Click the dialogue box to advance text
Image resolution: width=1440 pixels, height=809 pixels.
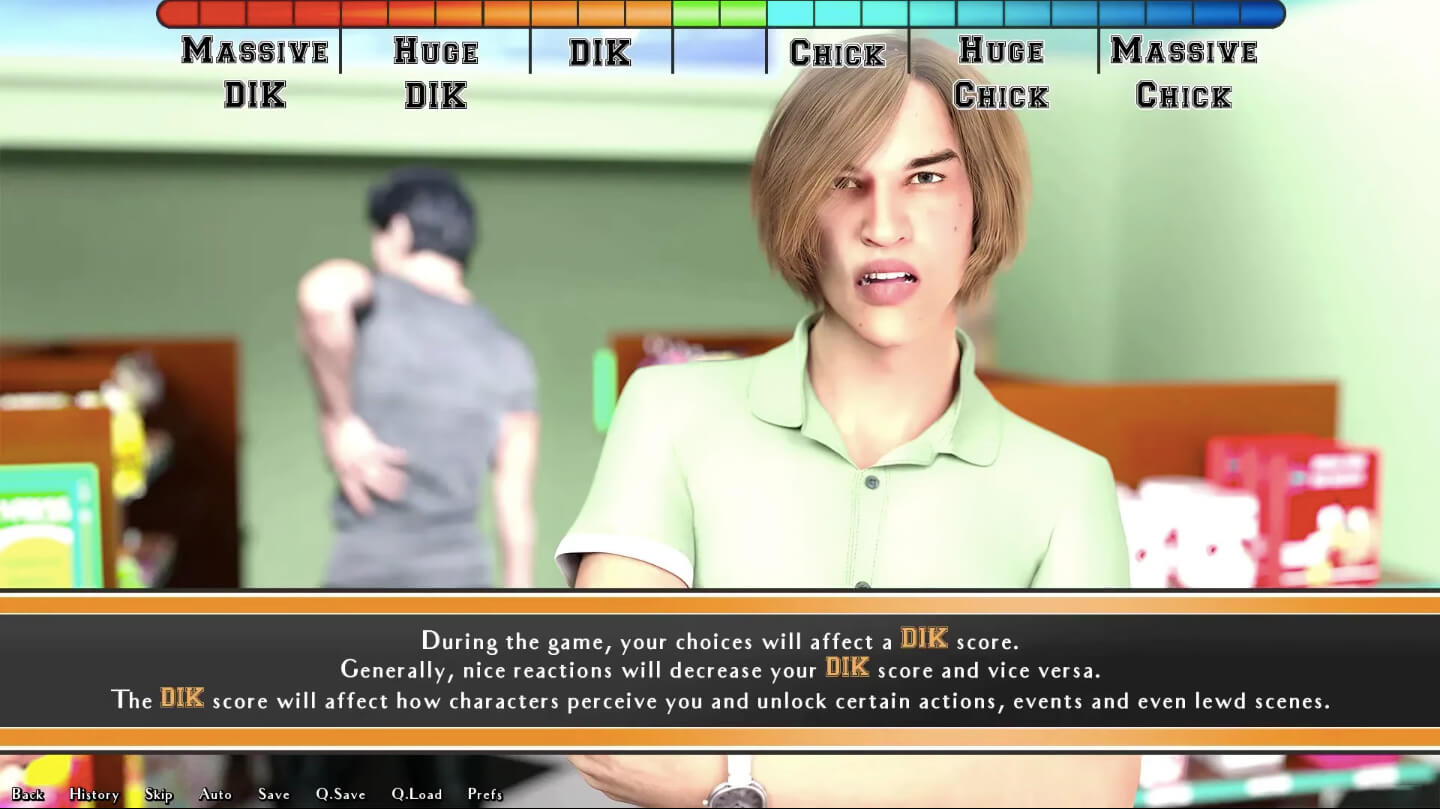[x=720, y=670]
